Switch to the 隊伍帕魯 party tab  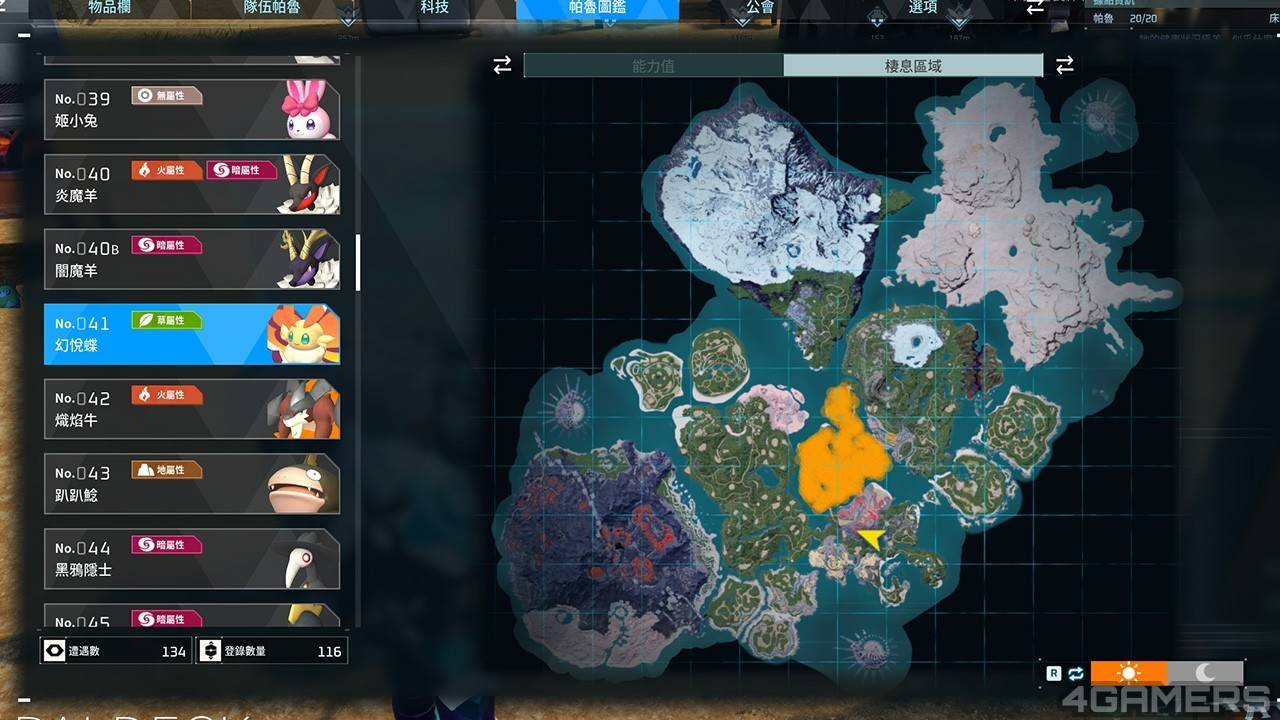(x=272, y=7)
